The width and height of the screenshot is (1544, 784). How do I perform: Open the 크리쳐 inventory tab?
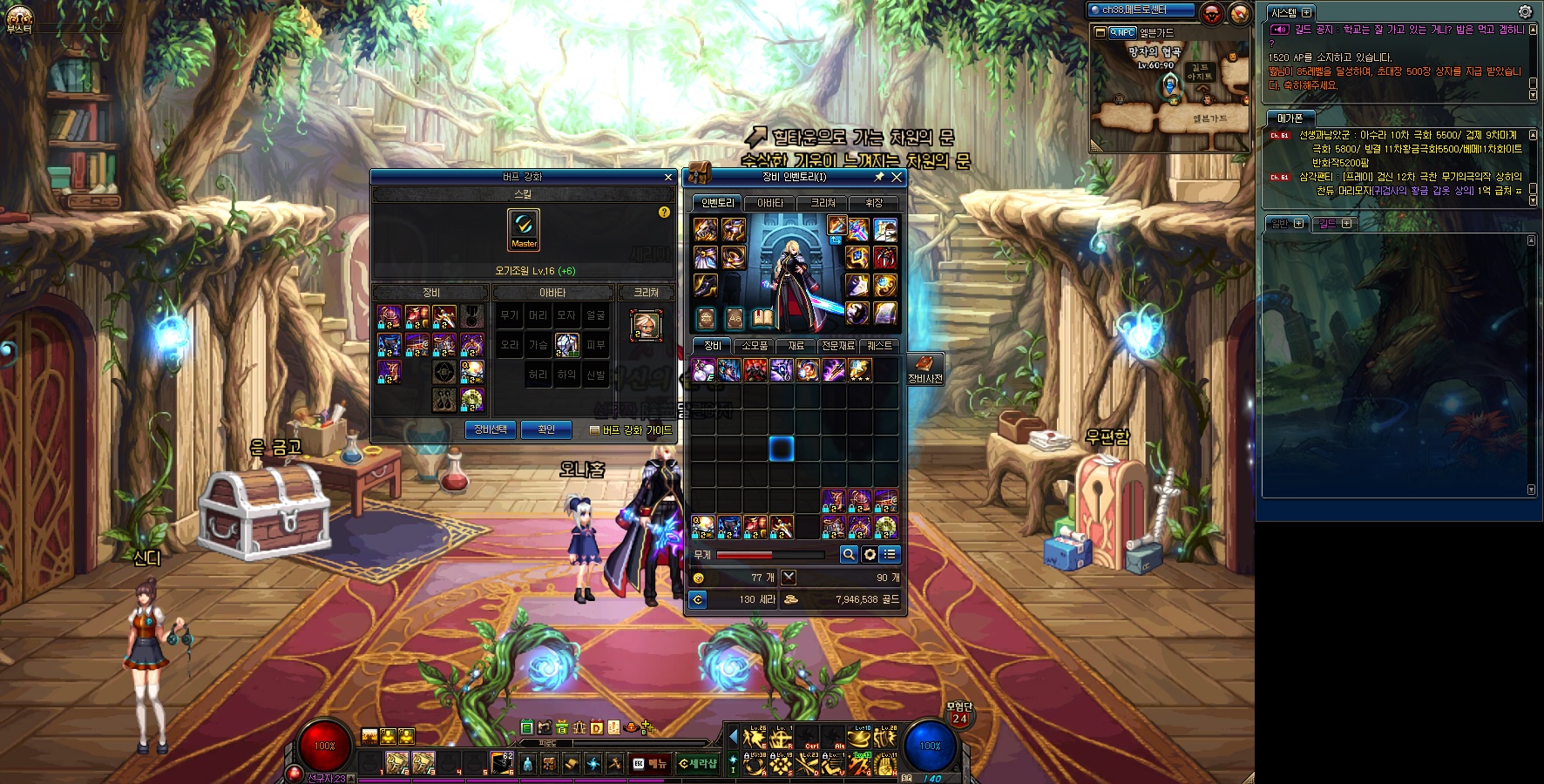coord(823,203)
